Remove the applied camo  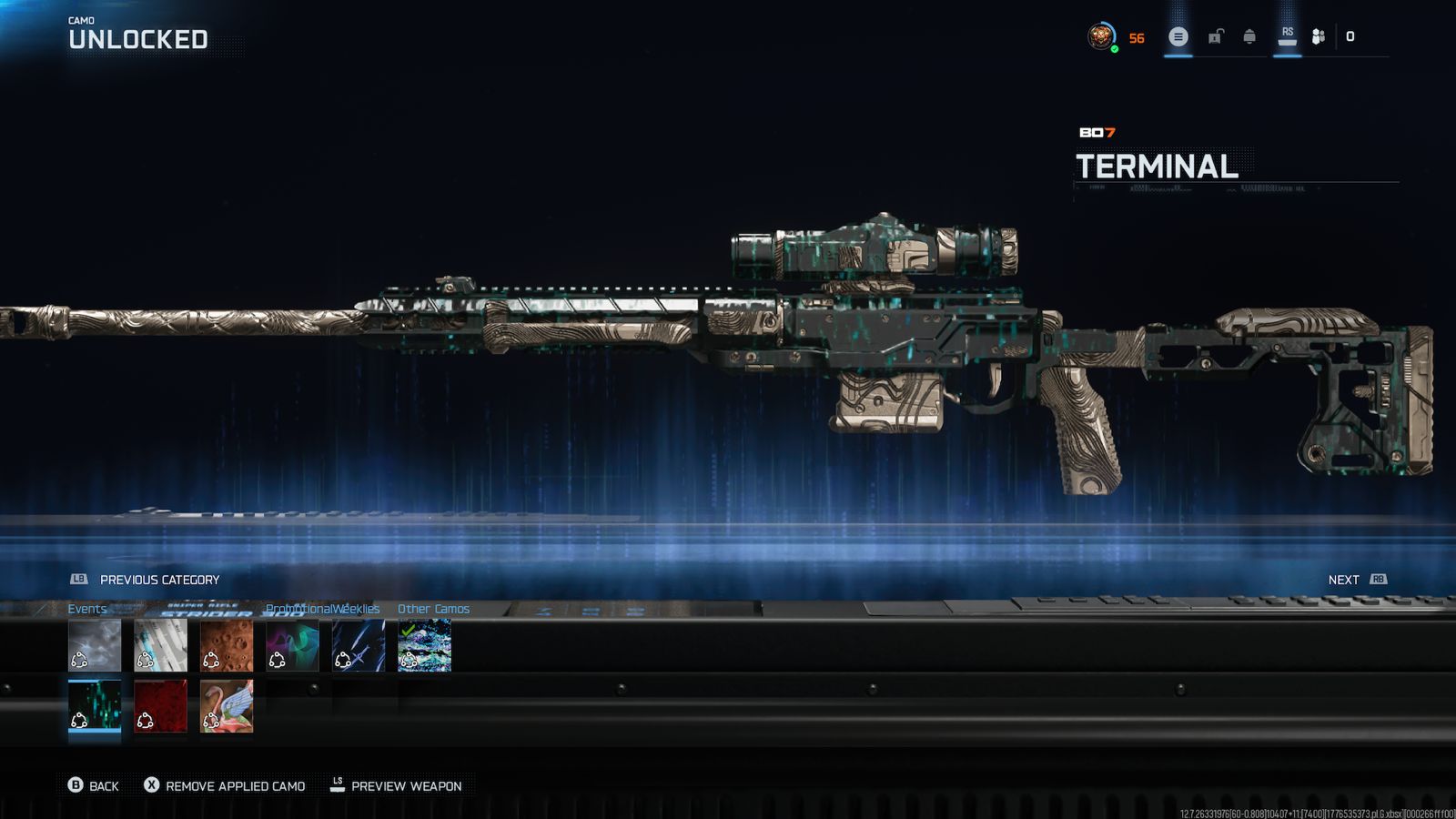coord(225,785)
